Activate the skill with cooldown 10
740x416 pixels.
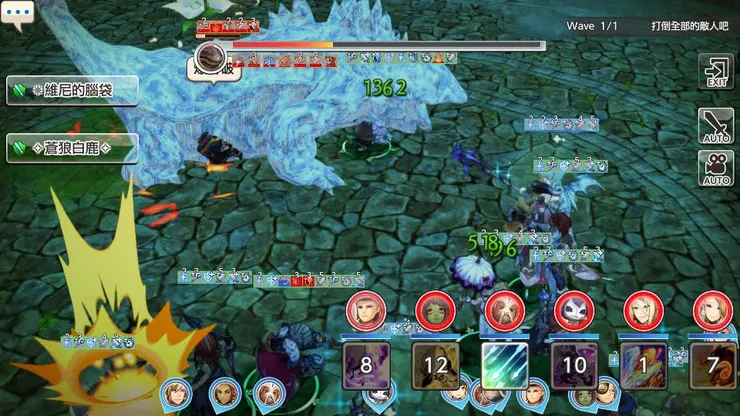[x=574, y=363]
